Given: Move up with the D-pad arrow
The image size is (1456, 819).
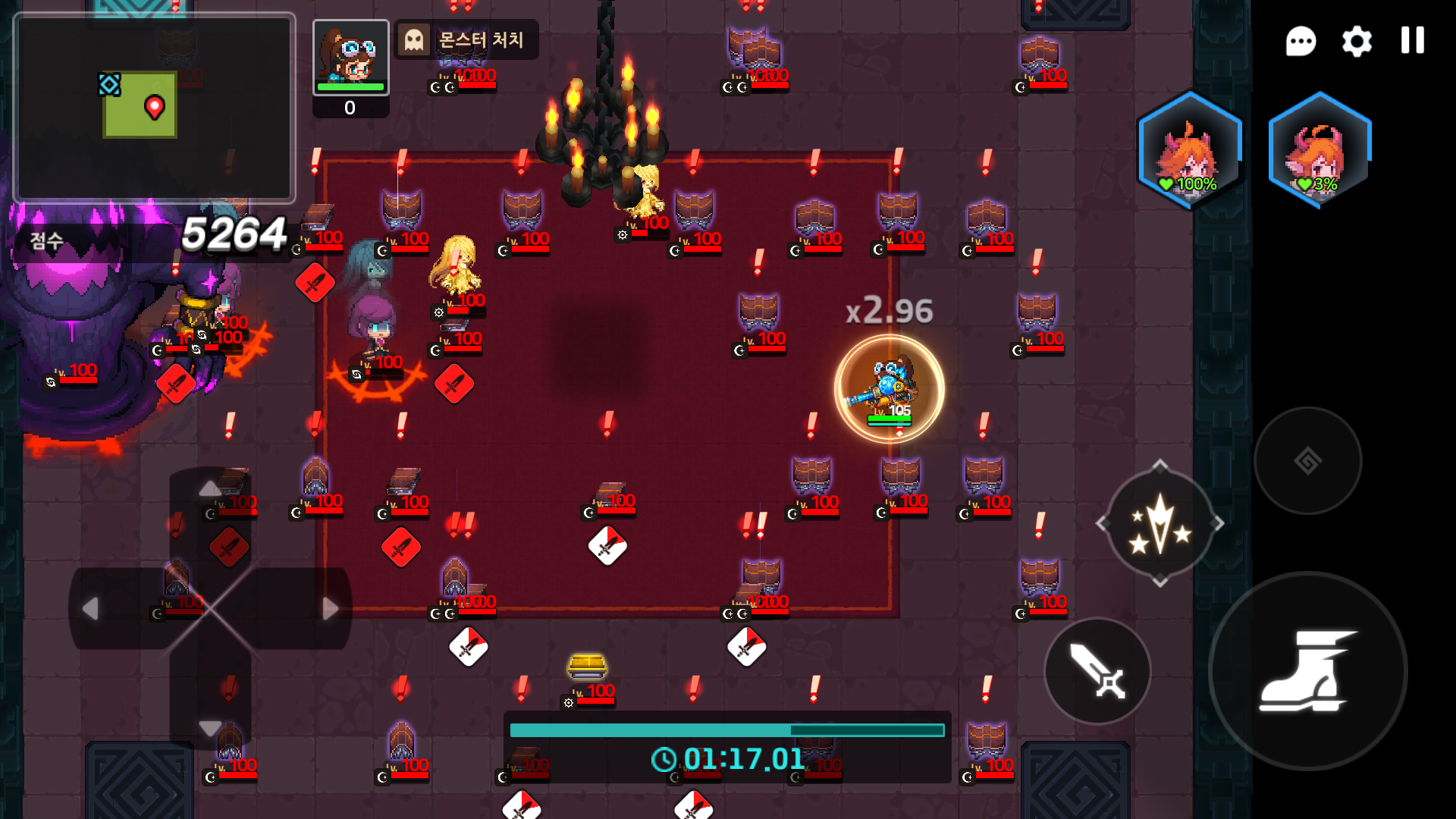Looking at the screenshot, I should 210,489.
